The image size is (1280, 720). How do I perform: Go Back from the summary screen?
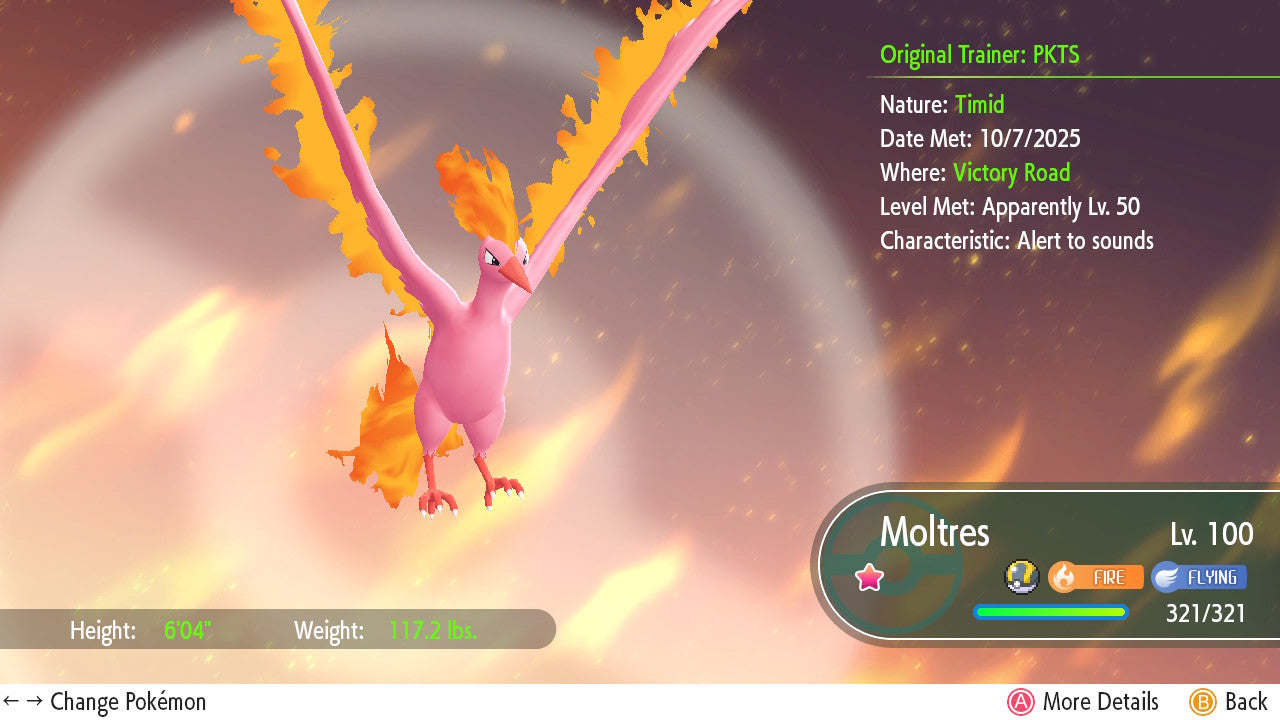(x=1229, y=702)
